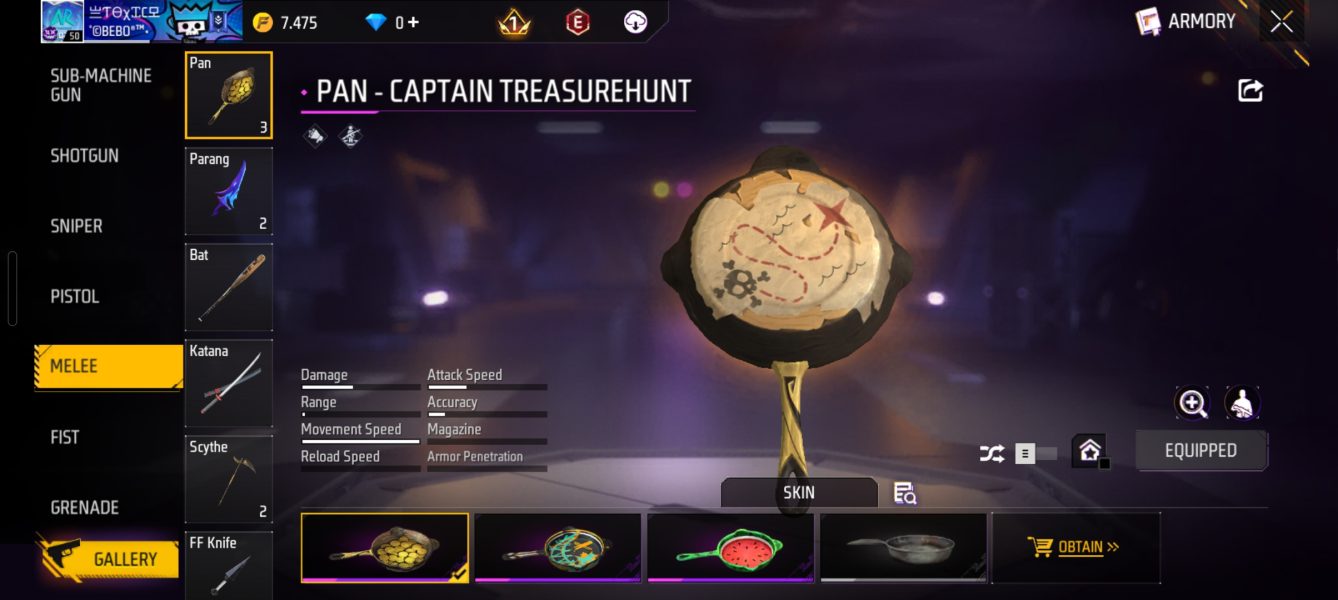Select the Parang melee weapon
Screen dimensions: 1338x600
[228, 191]
